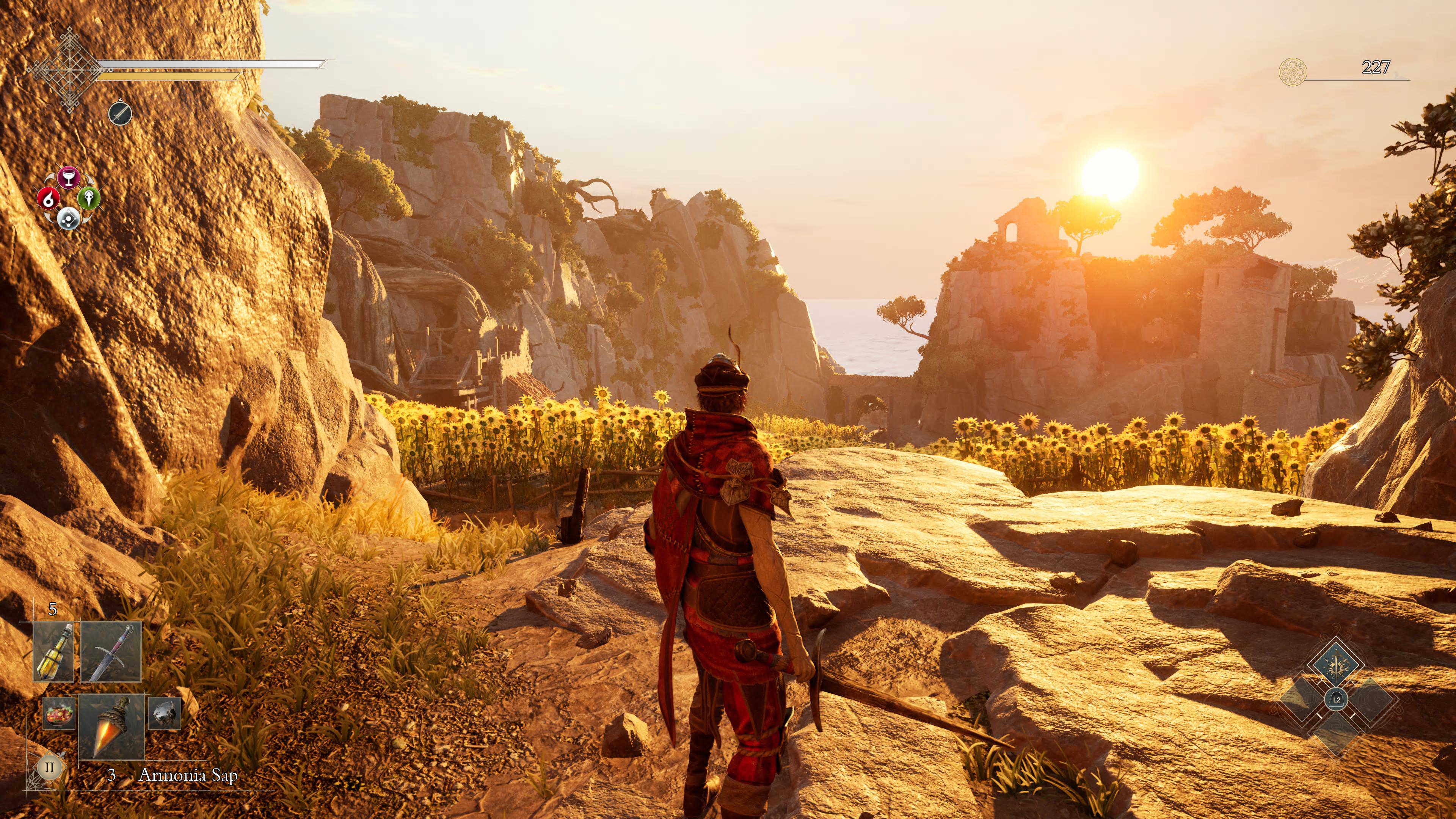1456x819 pixels.
Task: Activate the magenta chalice ability orb
Action: [68, 177]
